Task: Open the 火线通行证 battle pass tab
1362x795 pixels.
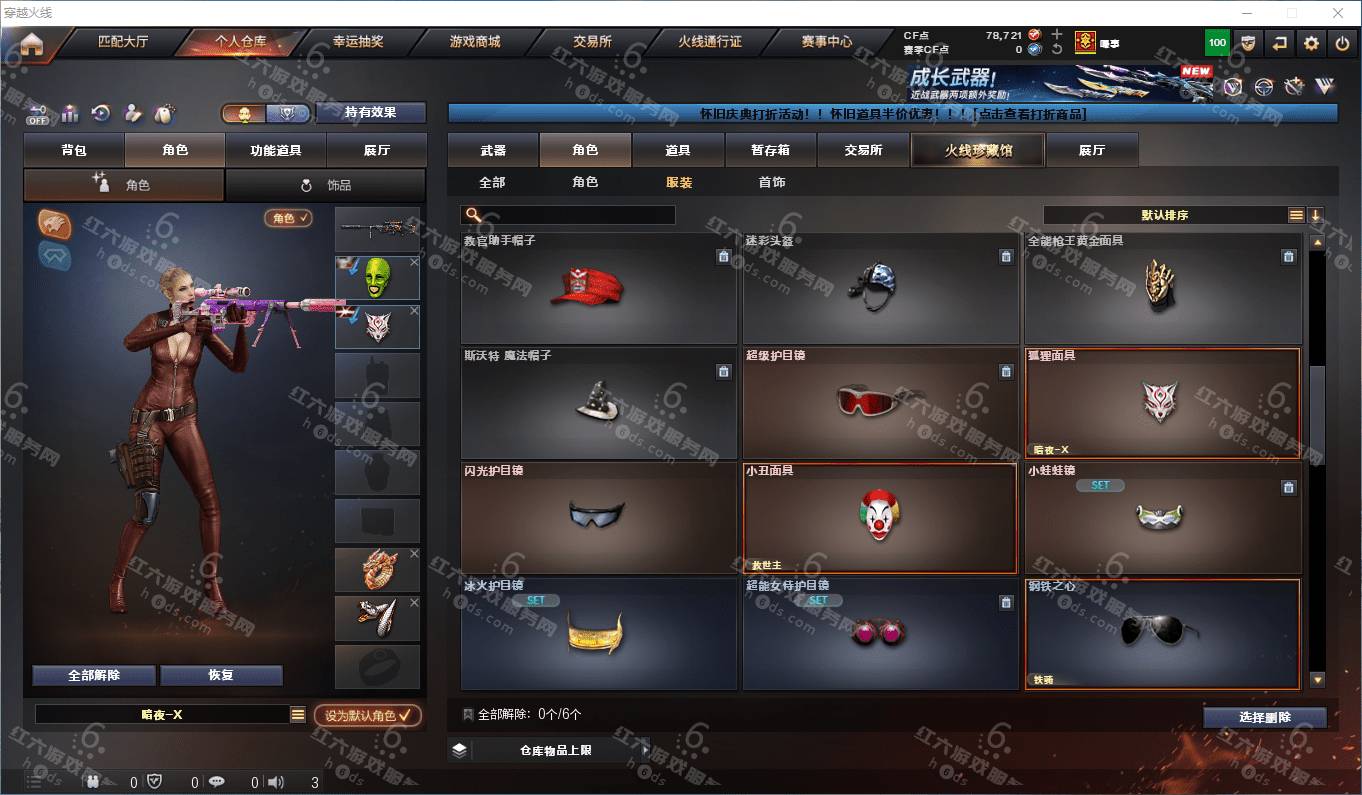Action: [x=709, y=42]
